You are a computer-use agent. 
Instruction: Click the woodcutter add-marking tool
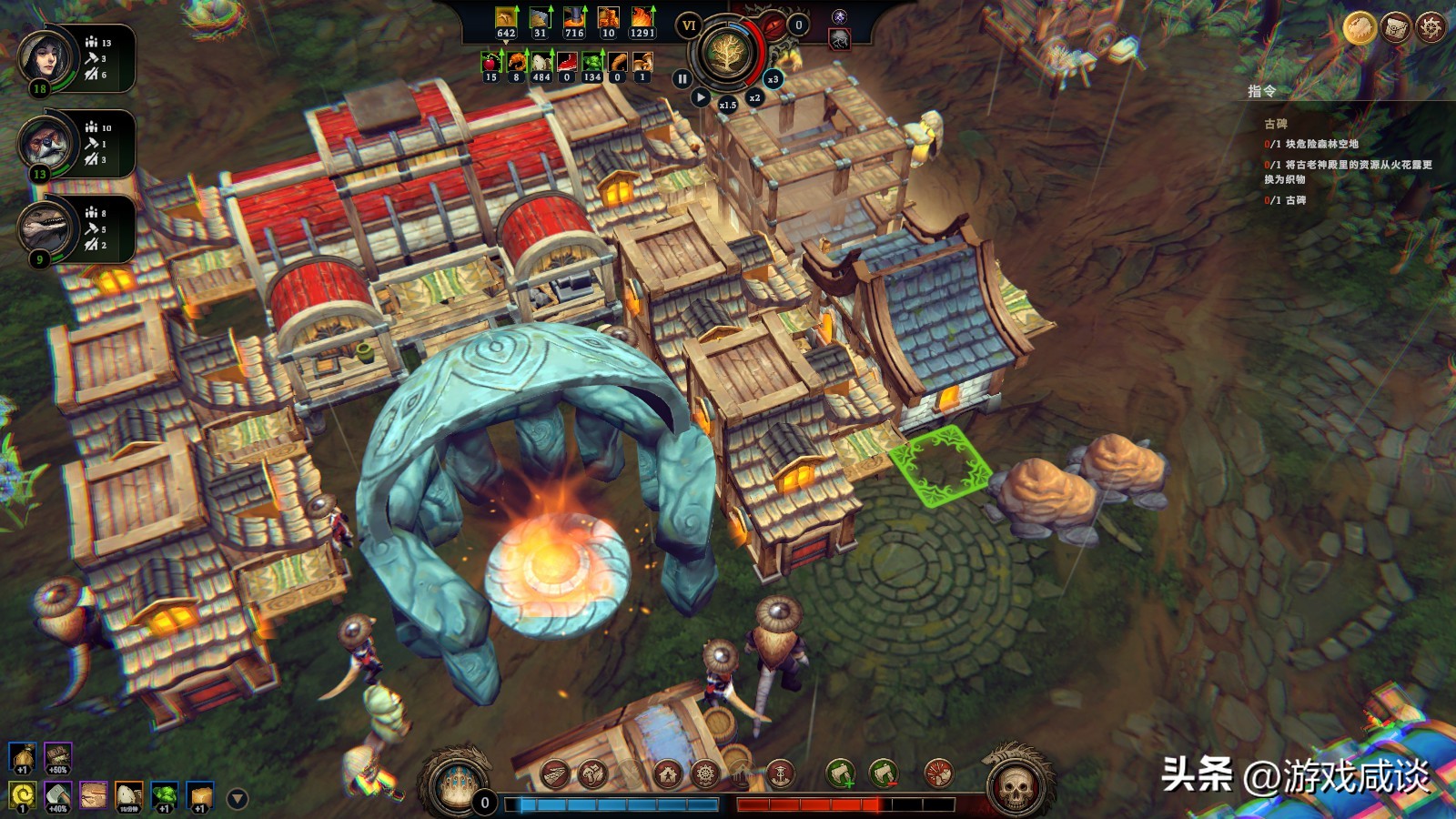tap(841, 774)
